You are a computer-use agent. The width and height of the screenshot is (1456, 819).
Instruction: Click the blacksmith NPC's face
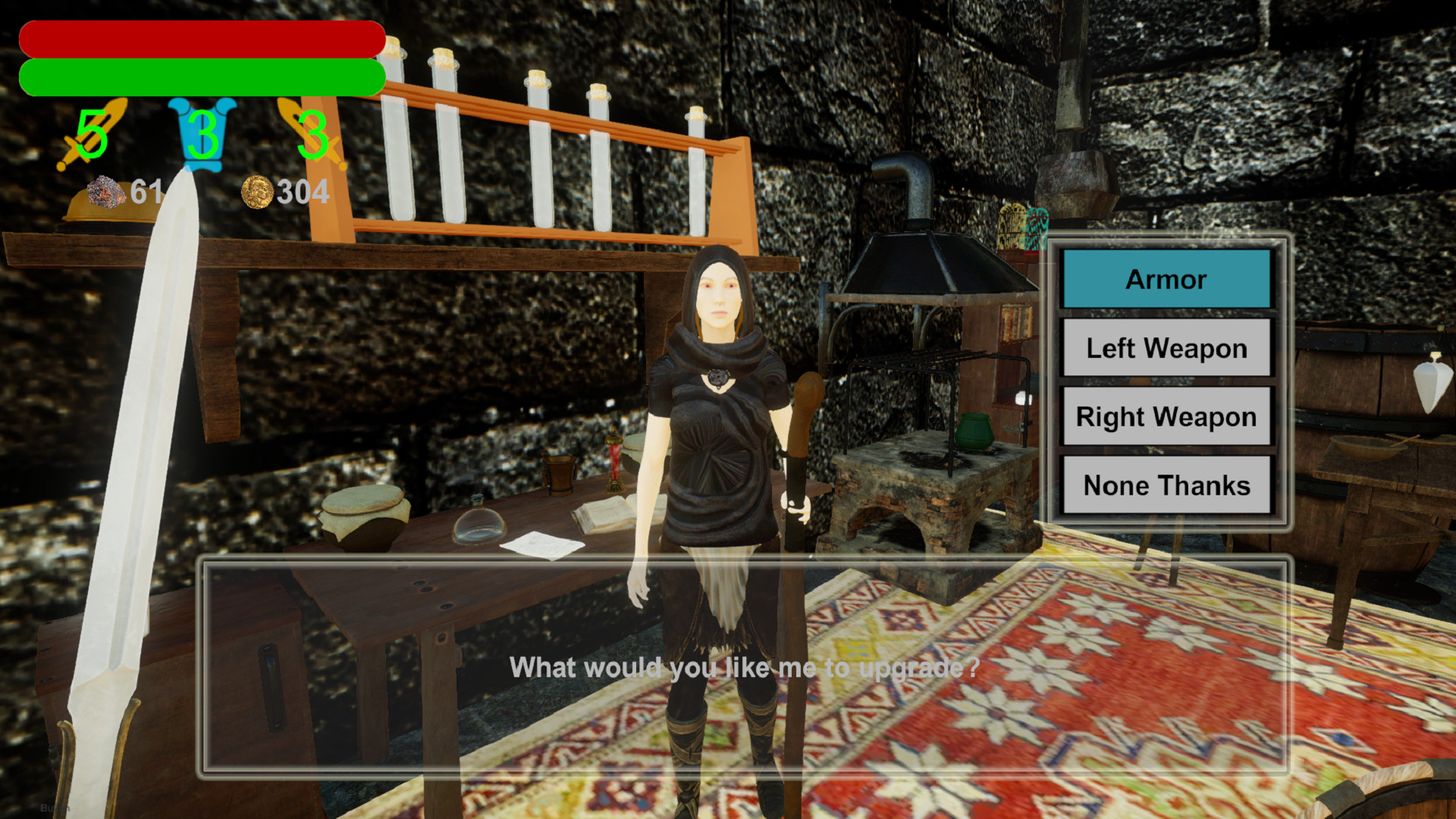click(717, 292)
